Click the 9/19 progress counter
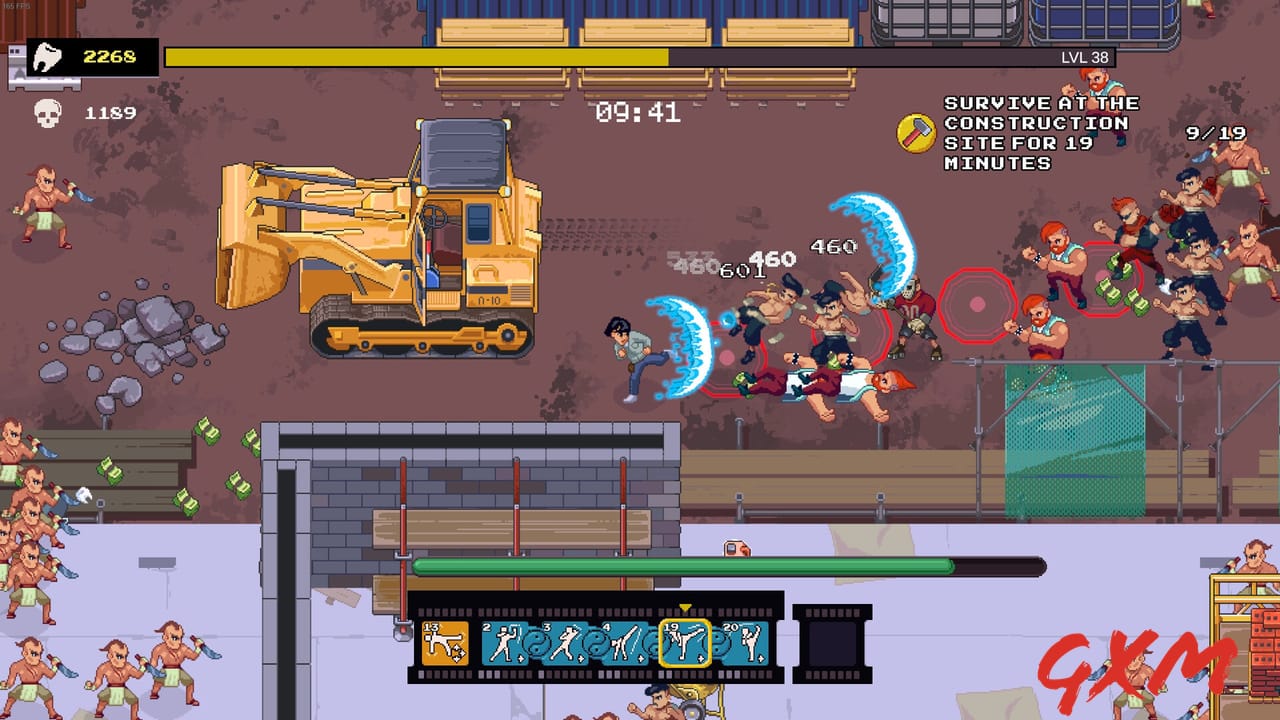Screen dimensions: 1280x720 [x=1214, y=132]
